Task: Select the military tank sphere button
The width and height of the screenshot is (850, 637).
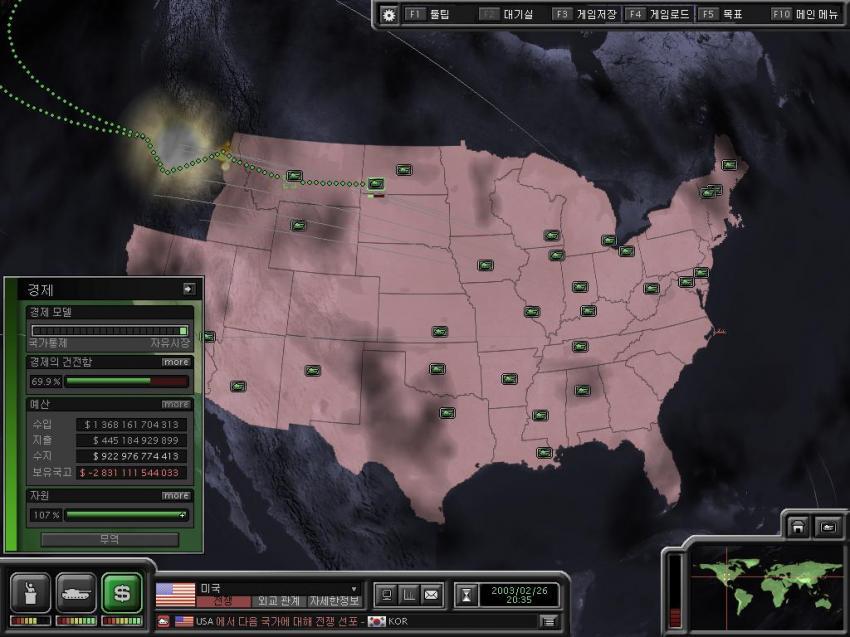Action: [76, 593]
